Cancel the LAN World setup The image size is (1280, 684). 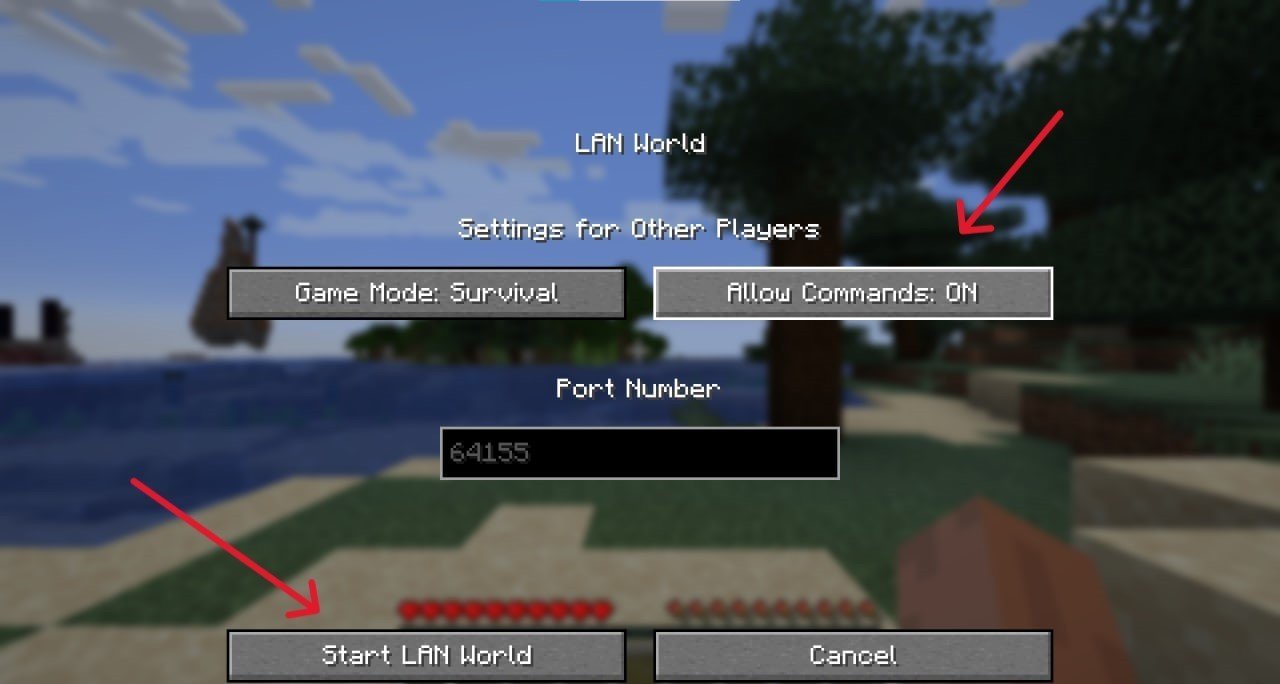coord(852,656)
